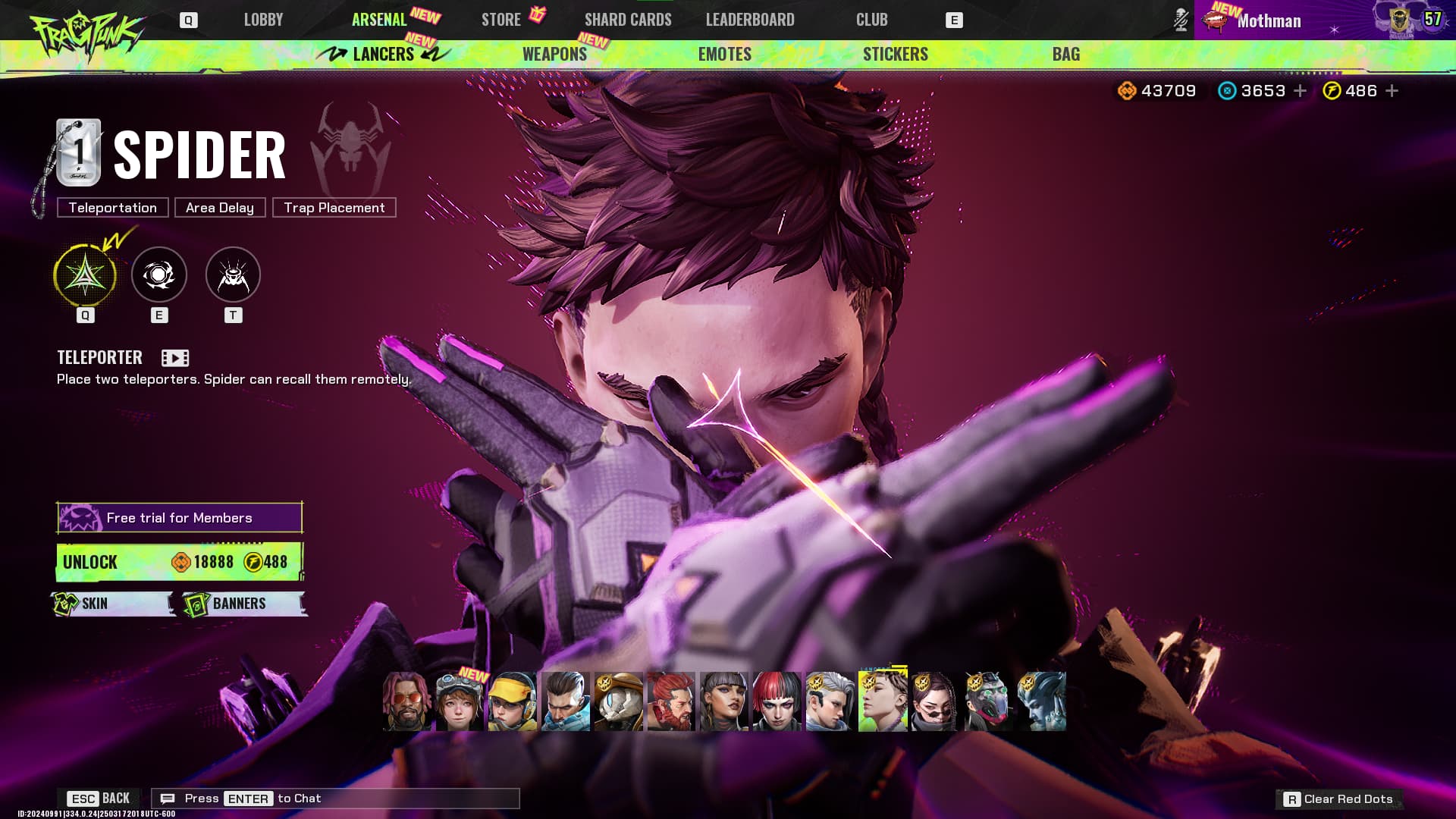Screen dimensions: 1456x819
Task: Open the Leaderboard tab
Action: coord(750,20)
